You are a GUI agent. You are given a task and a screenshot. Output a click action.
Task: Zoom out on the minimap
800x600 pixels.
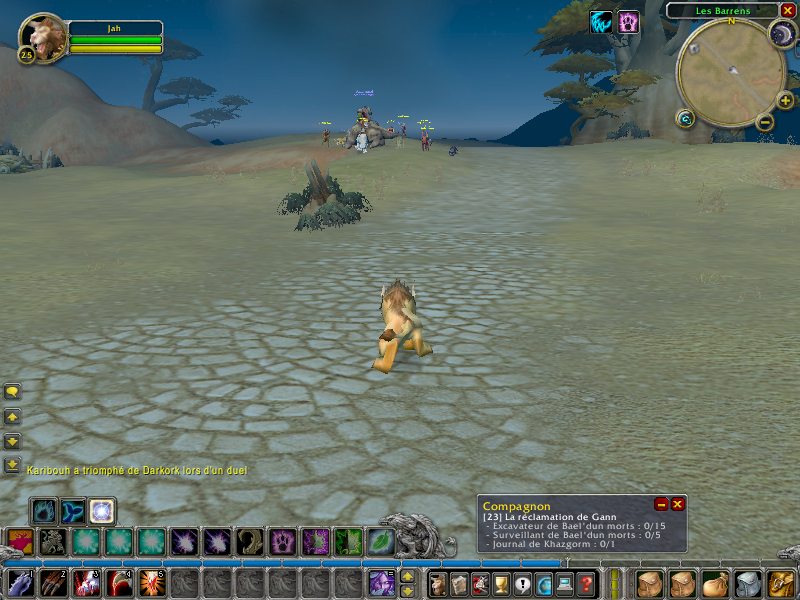tap(765, 122)
